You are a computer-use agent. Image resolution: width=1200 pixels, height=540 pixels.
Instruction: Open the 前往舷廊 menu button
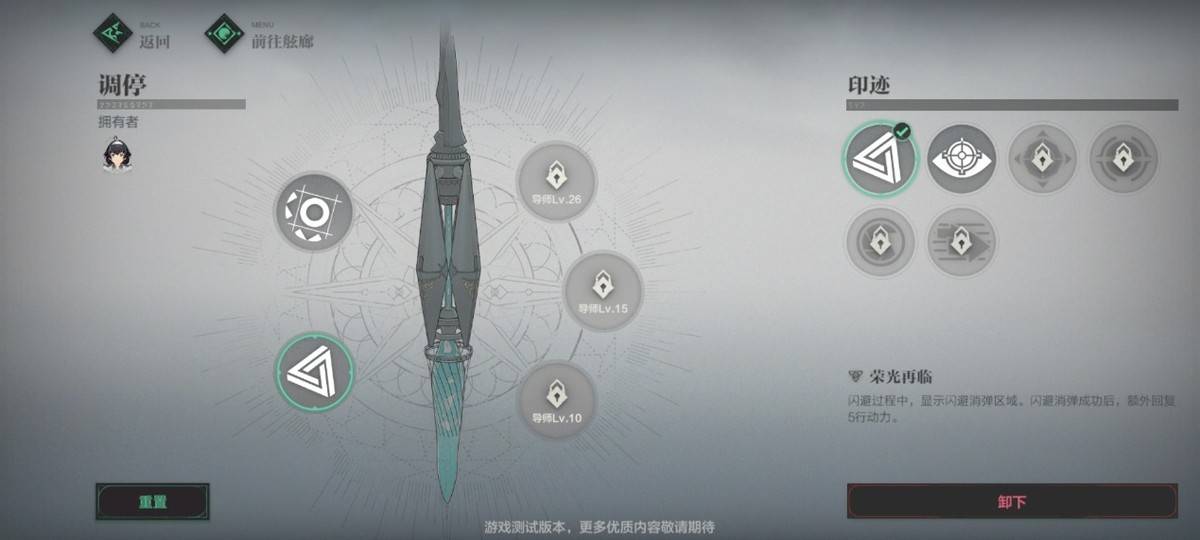tap(258, 35)
